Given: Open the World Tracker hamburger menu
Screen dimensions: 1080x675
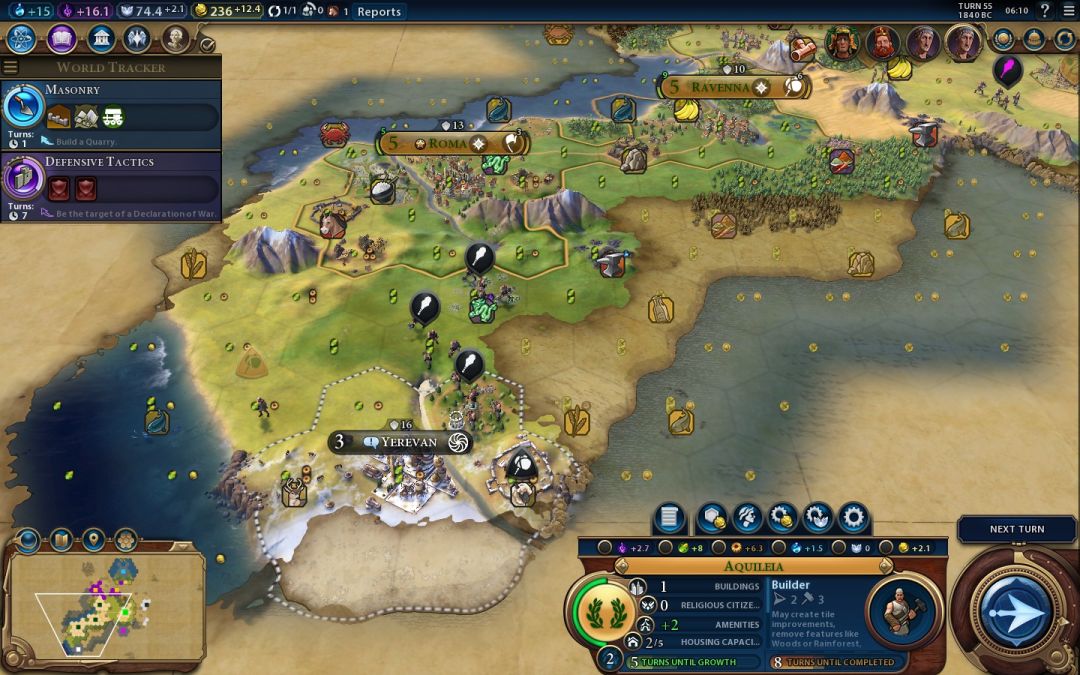Looking at the screenshot, I should 11,68.
